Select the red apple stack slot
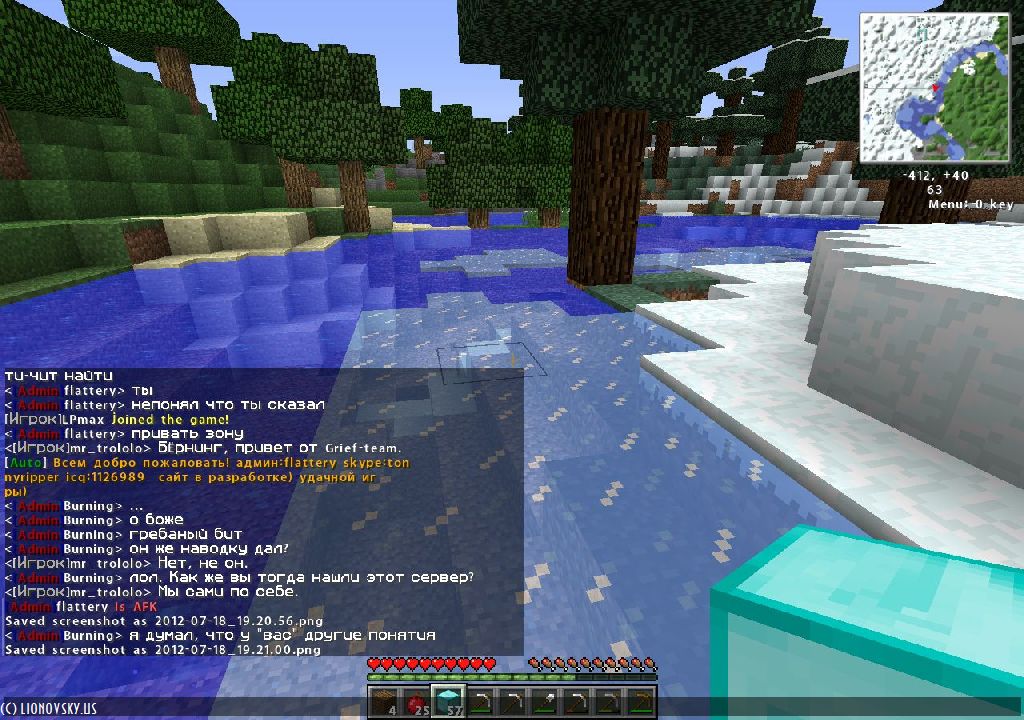This screenshot has height=720, width=1024. [416, 702]
